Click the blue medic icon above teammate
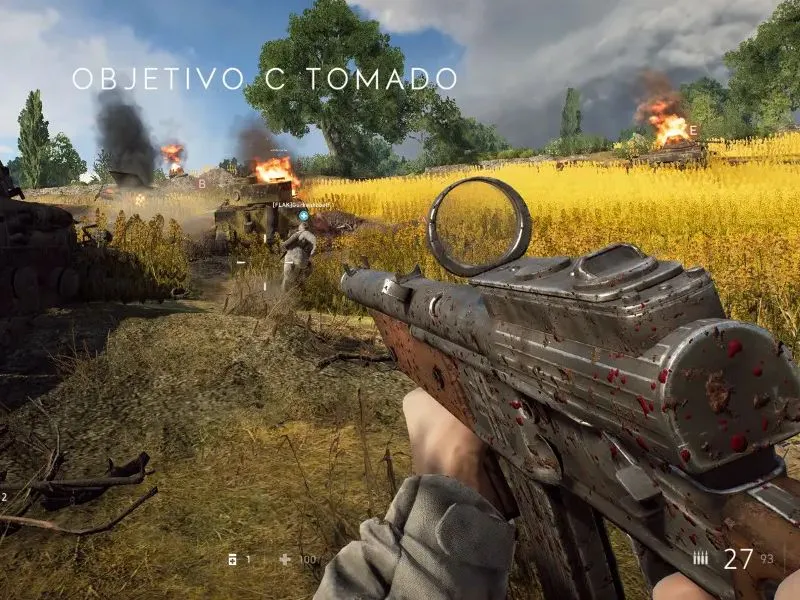Image resolution: width=800 pixels, height=600 pixels. pos(304,215)
